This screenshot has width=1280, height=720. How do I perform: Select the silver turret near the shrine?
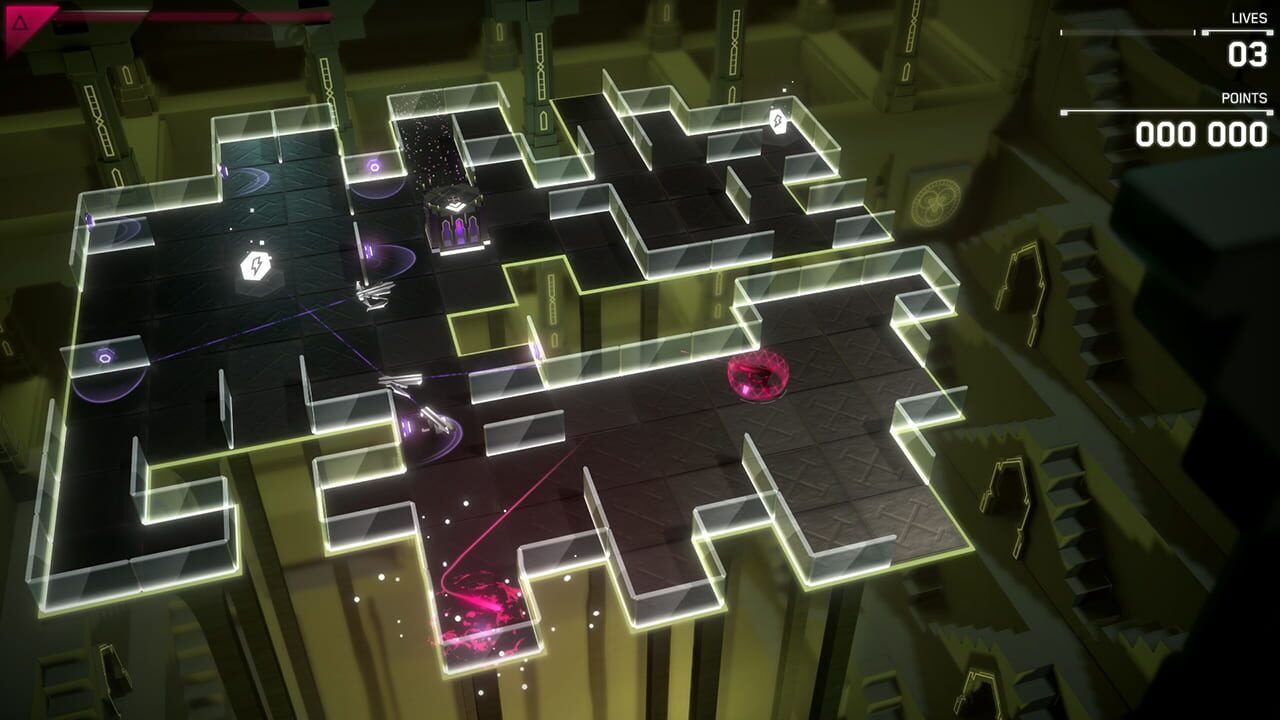tap(372, 293)
